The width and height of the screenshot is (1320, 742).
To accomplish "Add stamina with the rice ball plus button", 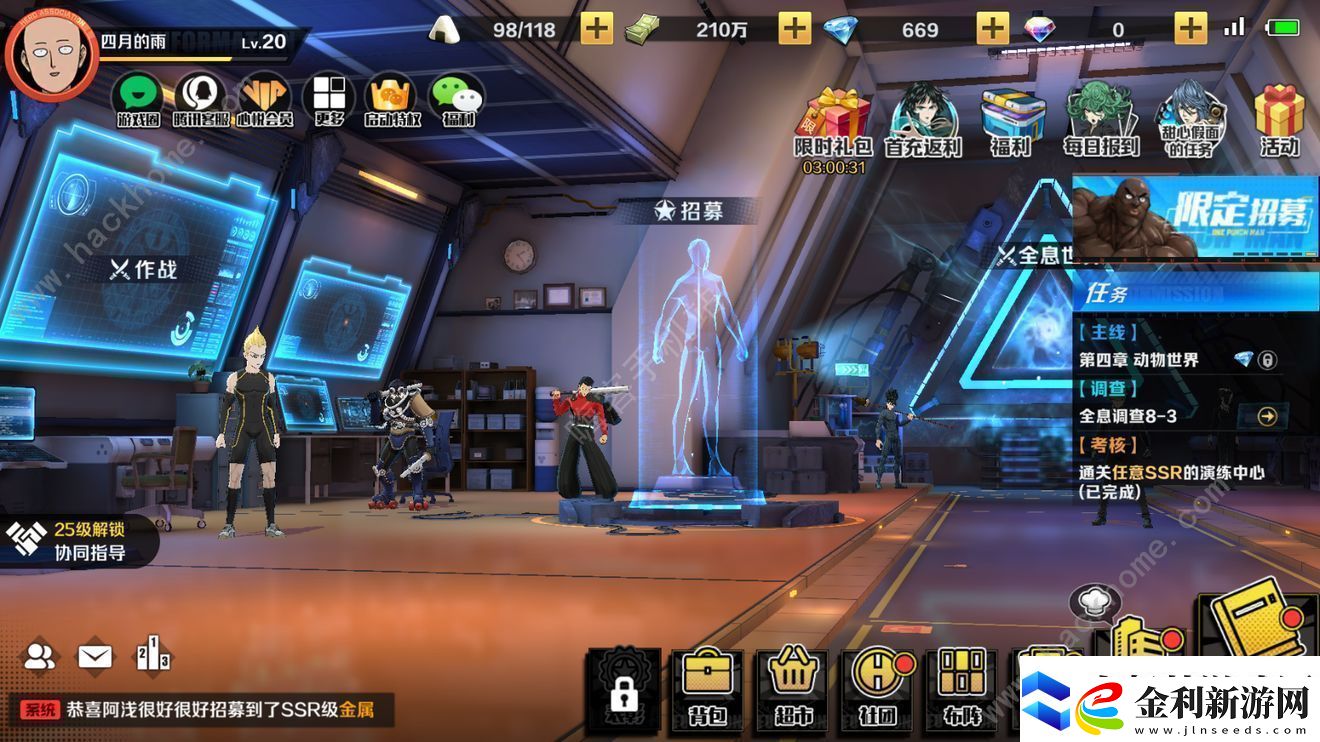I will [x=596, y=29].
